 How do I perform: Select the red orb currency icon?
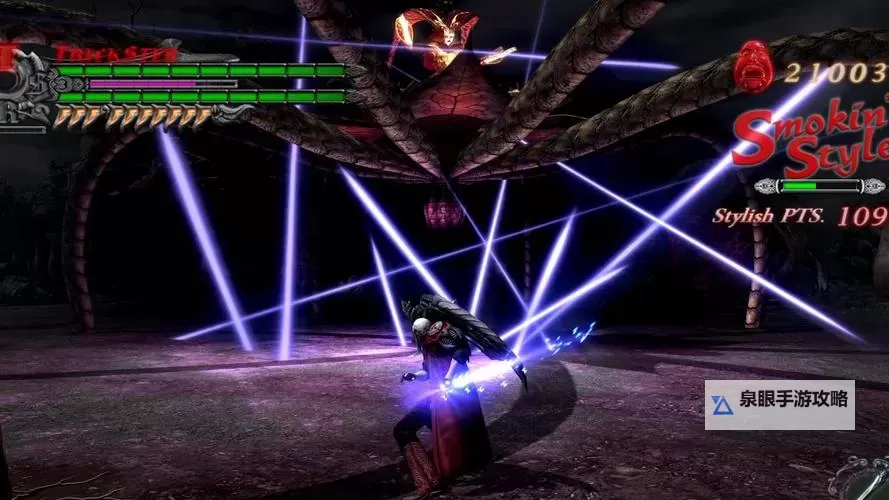tap(753, 69)
